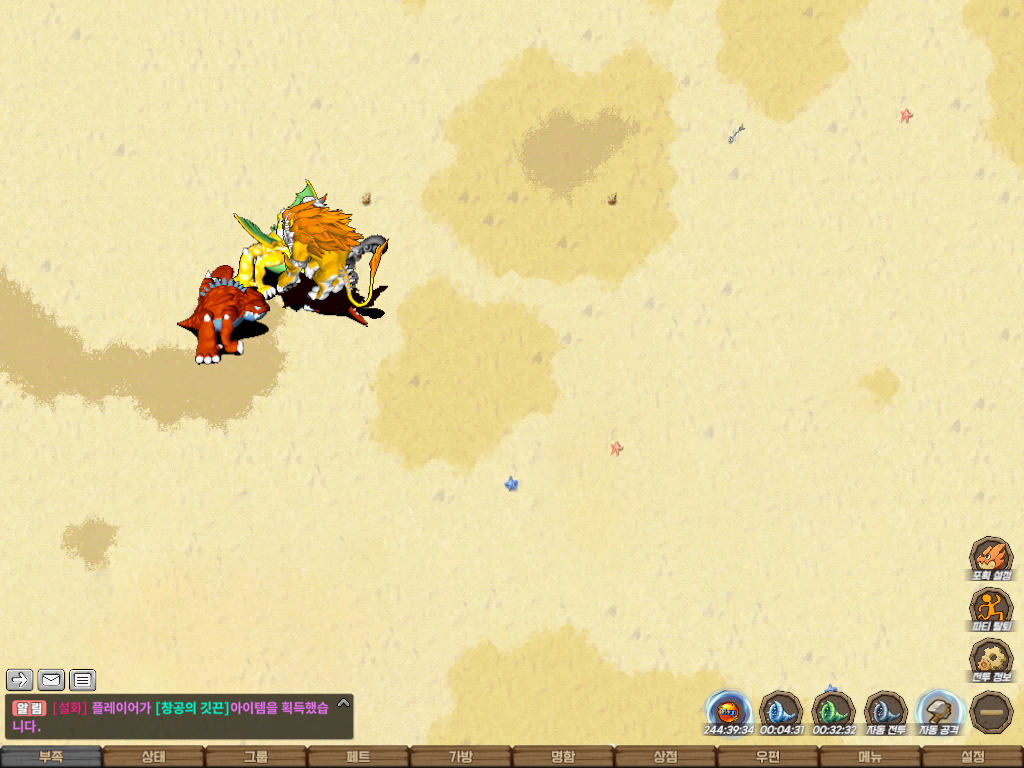The width and height of the screenshot is (1024, 768).
Task: Click the 파티 탈퇴 leave party button
Action: (x=991, y=608)
